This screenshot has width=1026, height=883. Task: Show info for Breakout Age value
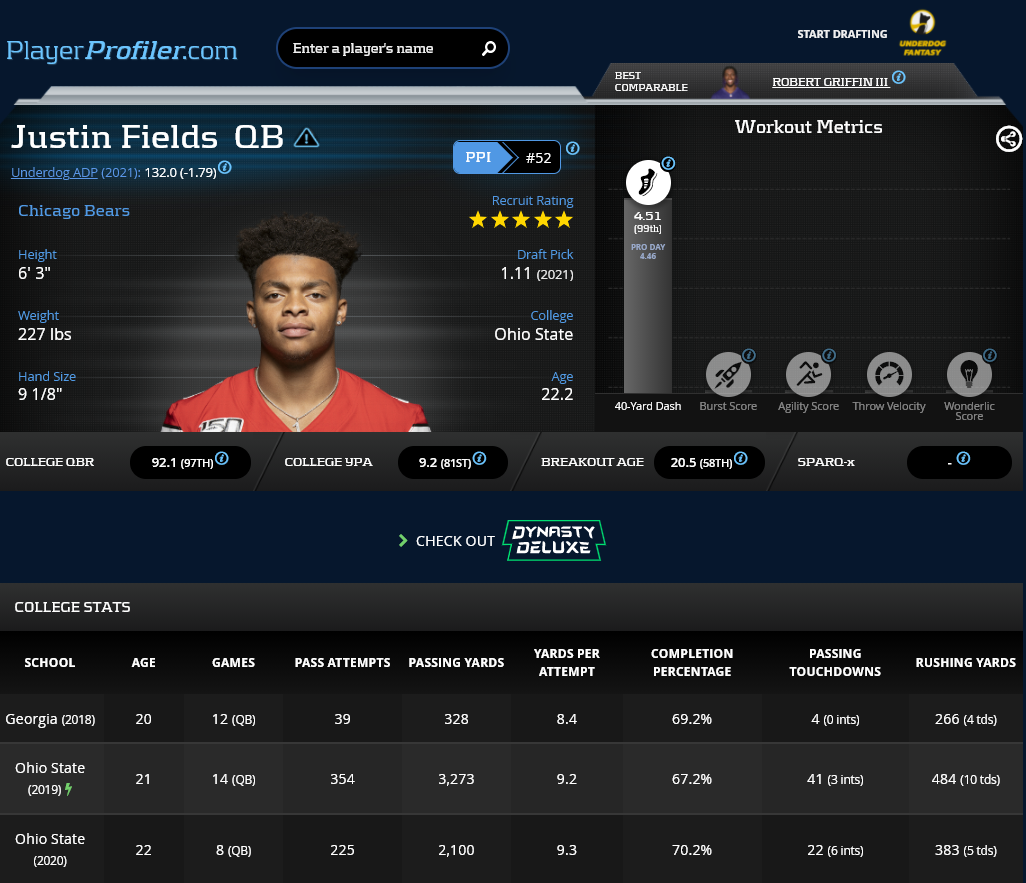(740, 459)
